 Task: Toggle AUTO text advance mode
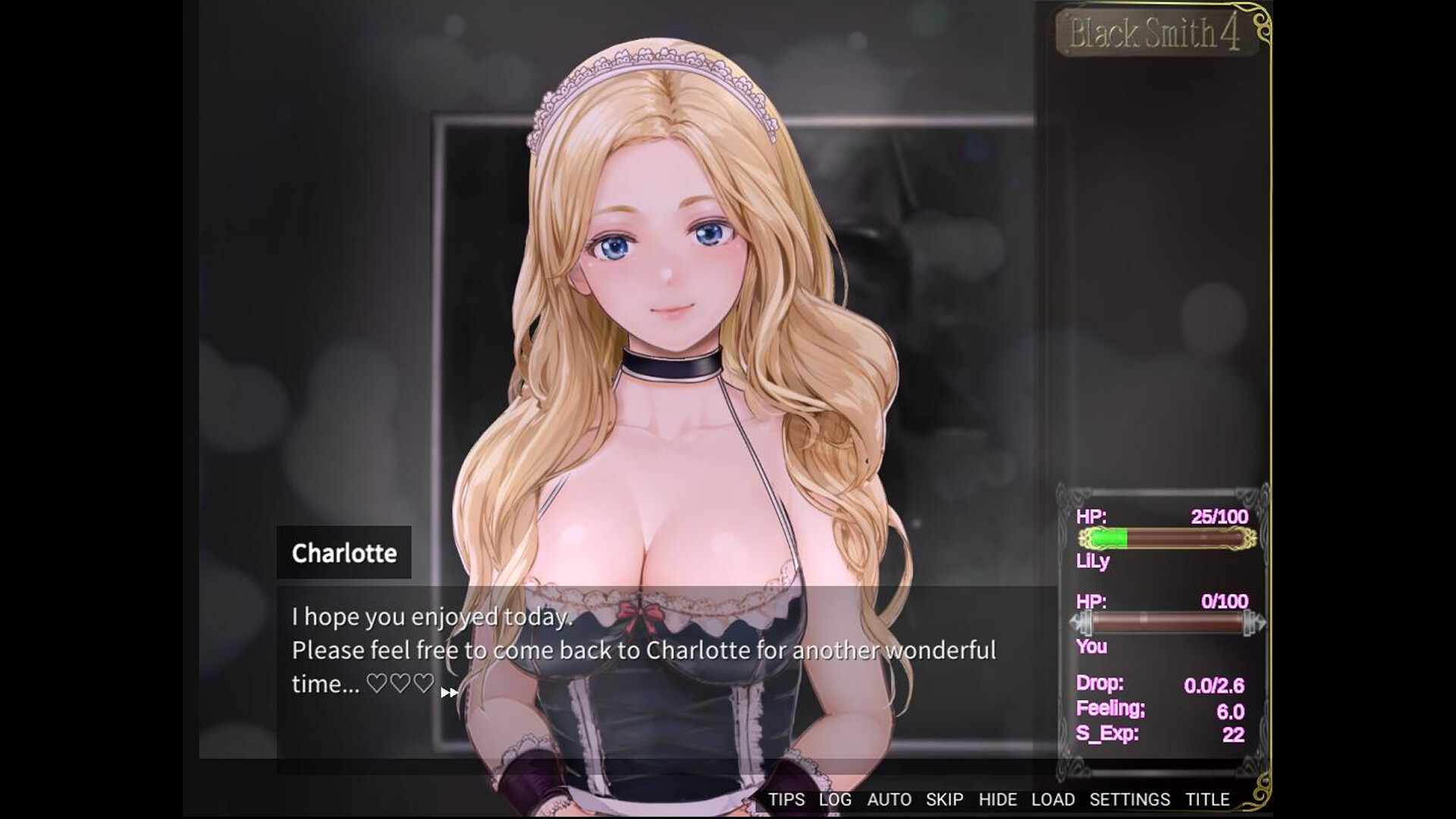pyautogui.click(x=890, y=799)
